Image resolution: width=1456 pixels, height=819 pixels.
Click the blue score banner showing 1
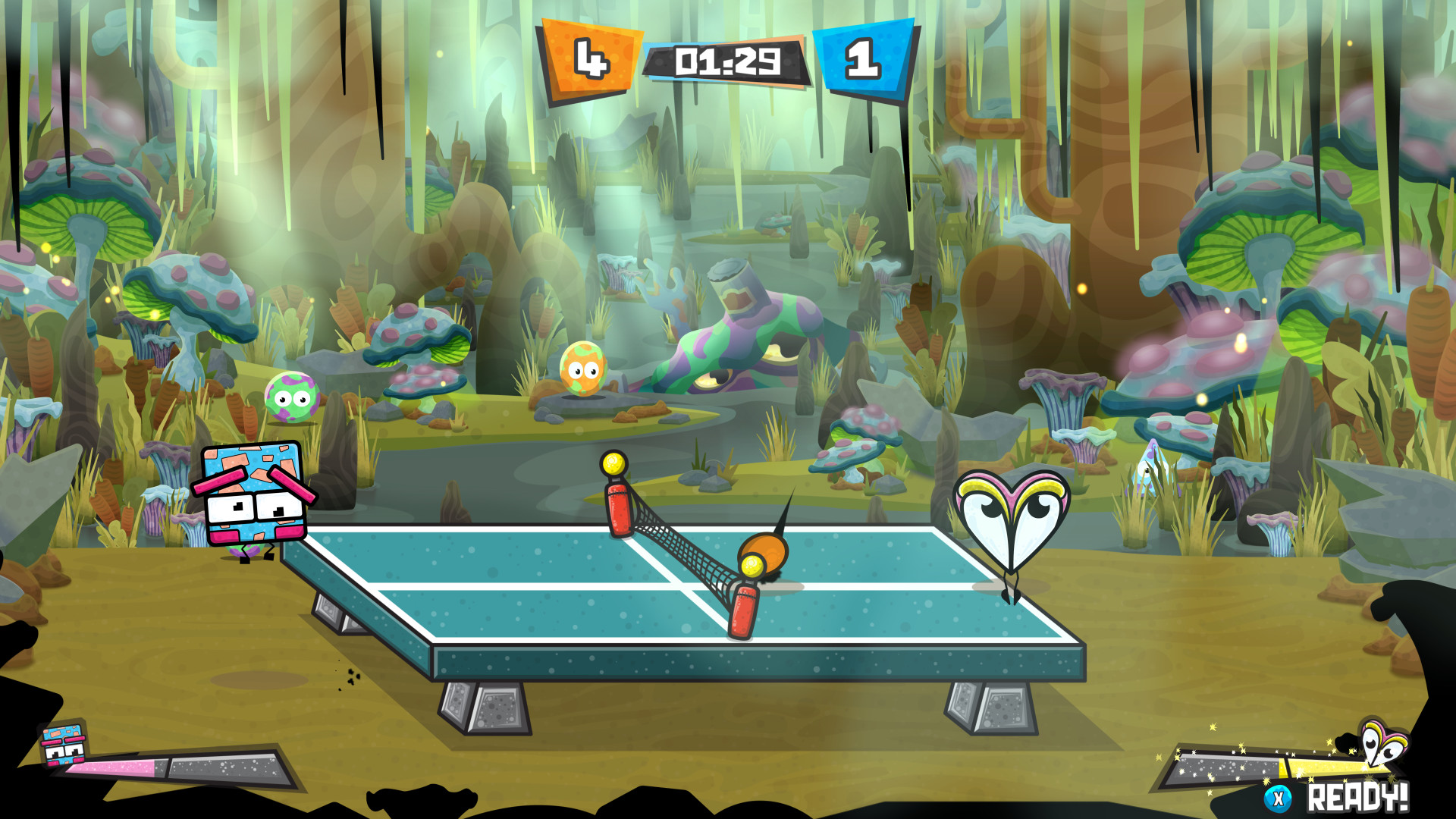tap(865, 57)
